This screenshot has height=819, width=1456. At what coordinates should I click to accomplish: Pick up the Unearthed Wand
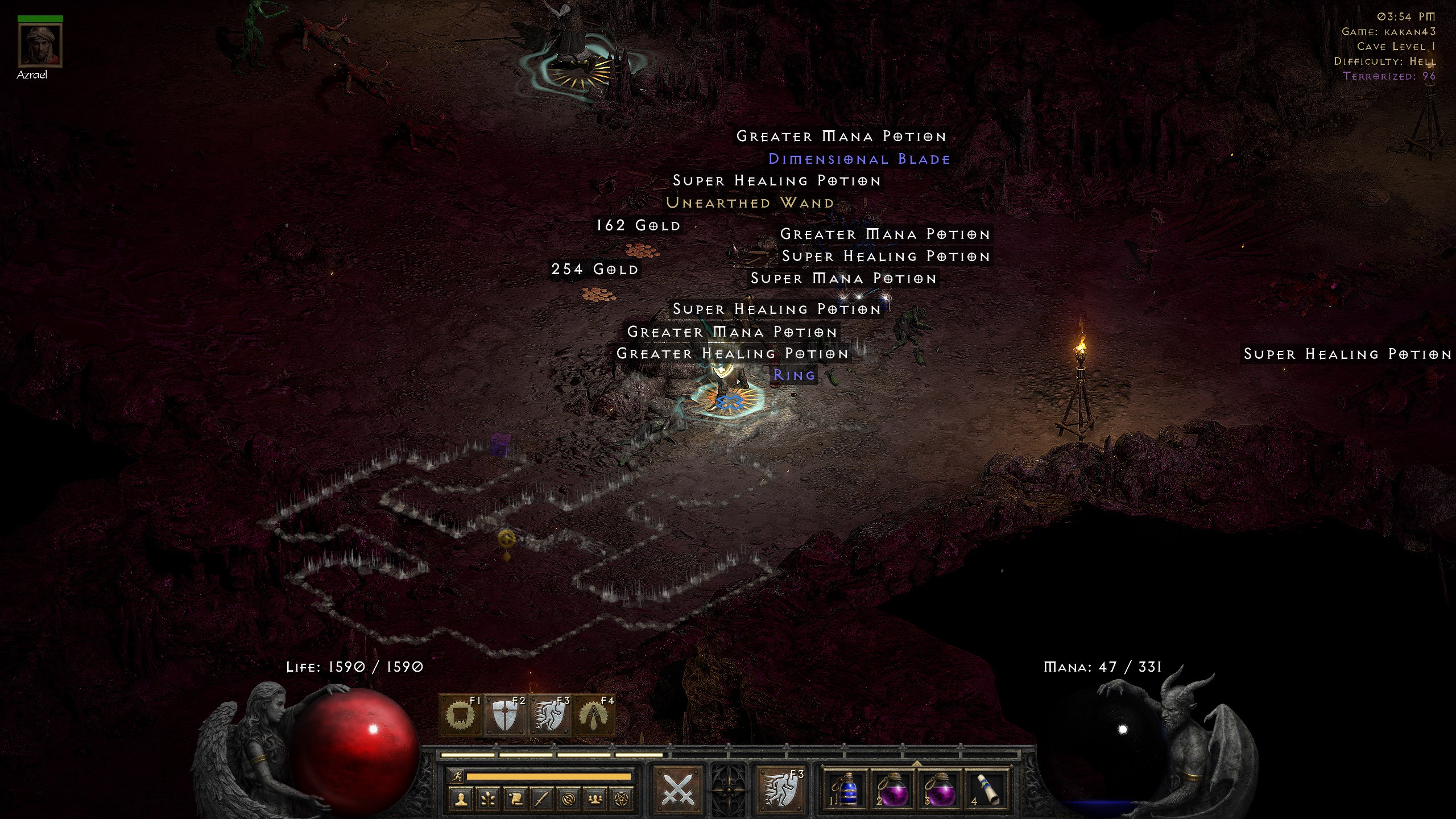[x=748, y=202]
